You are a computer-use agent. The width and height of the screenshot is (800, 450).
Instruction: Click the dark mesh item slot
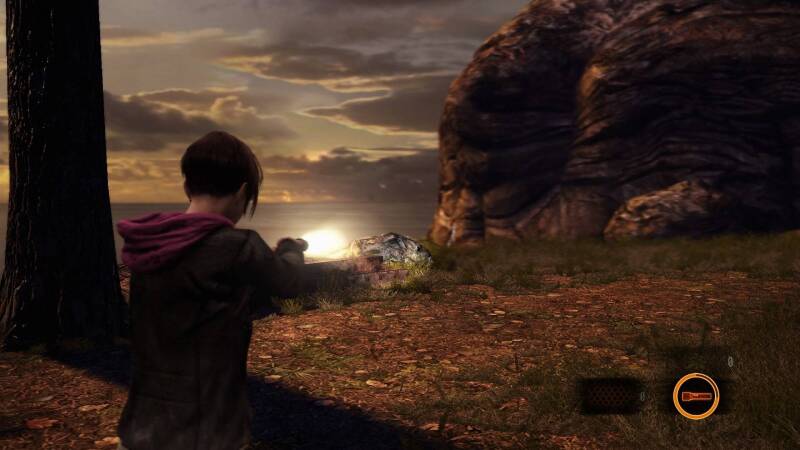(610, 396)
